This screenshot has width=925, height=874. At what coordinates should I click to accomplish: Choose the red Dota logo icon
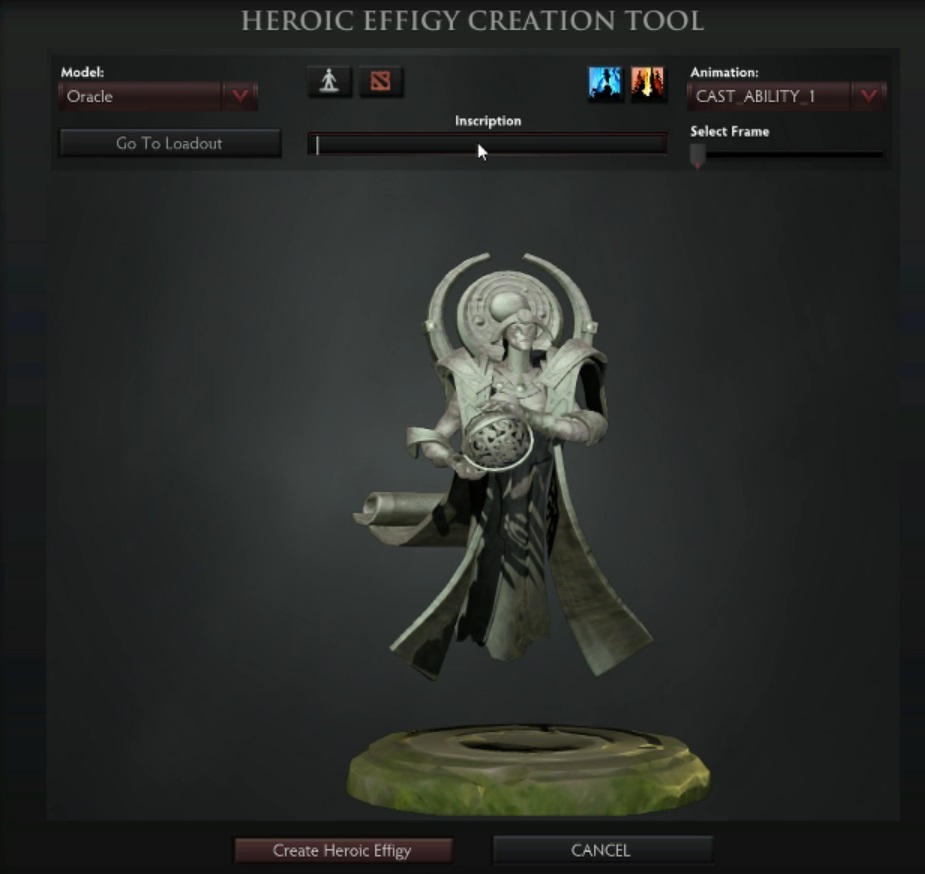(380, 82)
